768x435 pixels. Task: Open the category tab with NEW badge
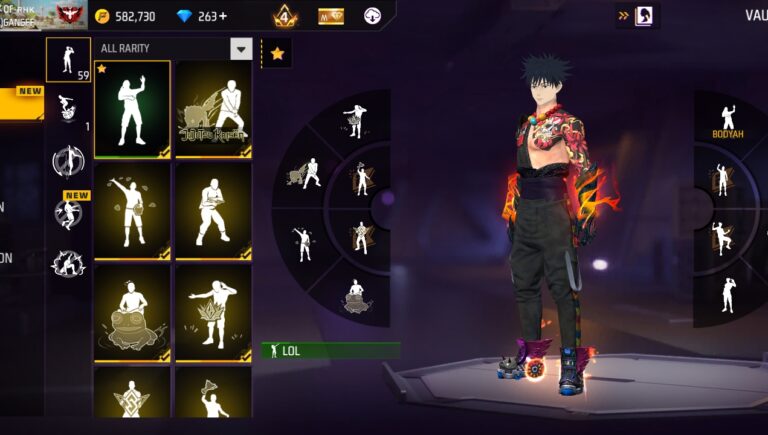point(68,211)
